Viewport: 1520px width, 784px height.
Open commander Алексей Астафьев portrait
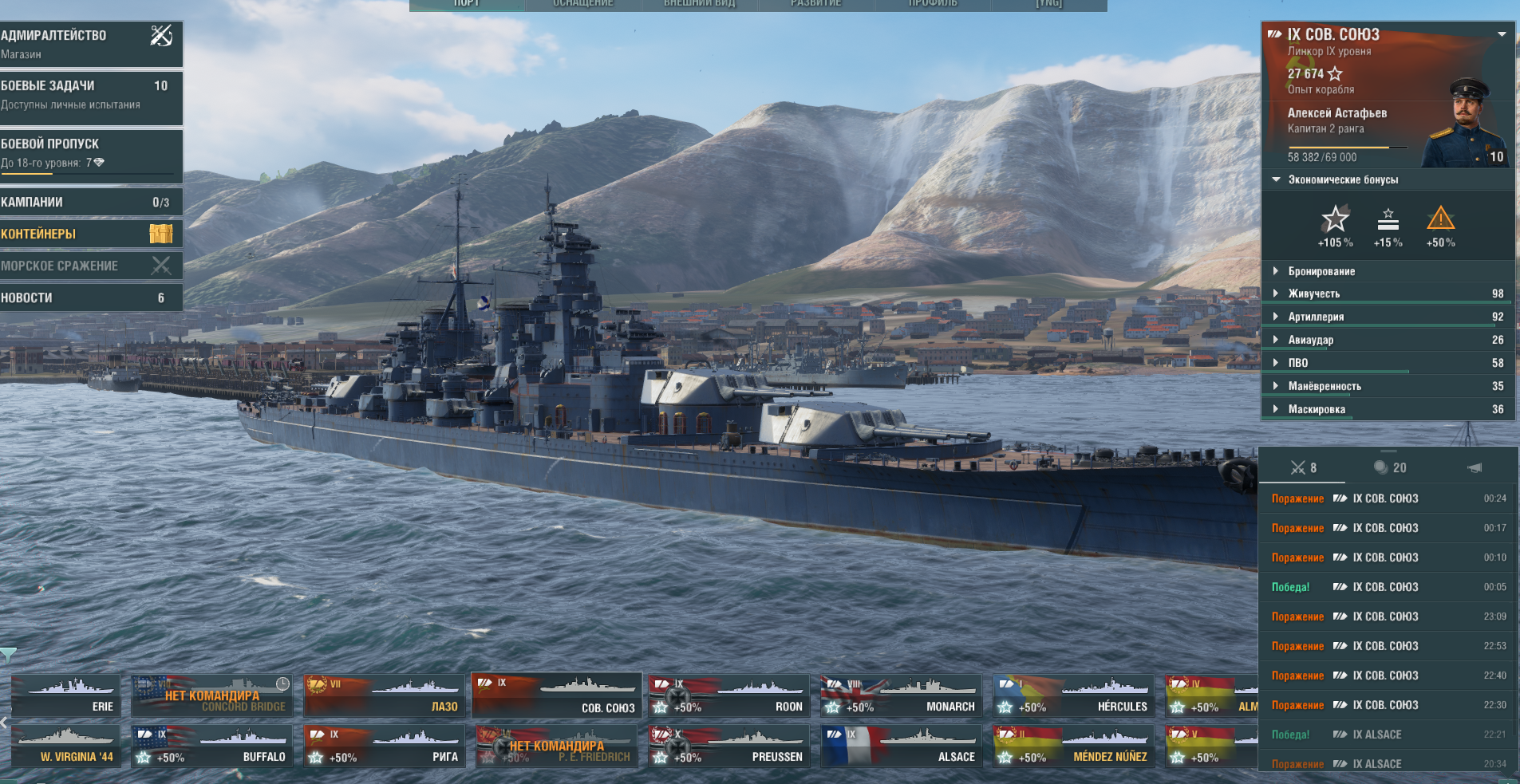[x=1467, y=124]
